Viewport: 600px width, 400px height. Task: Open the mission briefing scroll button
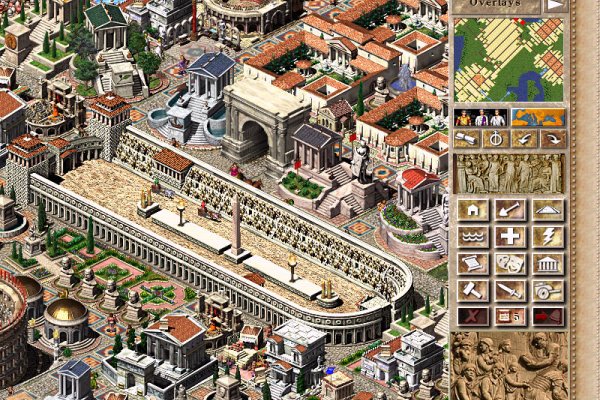[x=466, y=140]
